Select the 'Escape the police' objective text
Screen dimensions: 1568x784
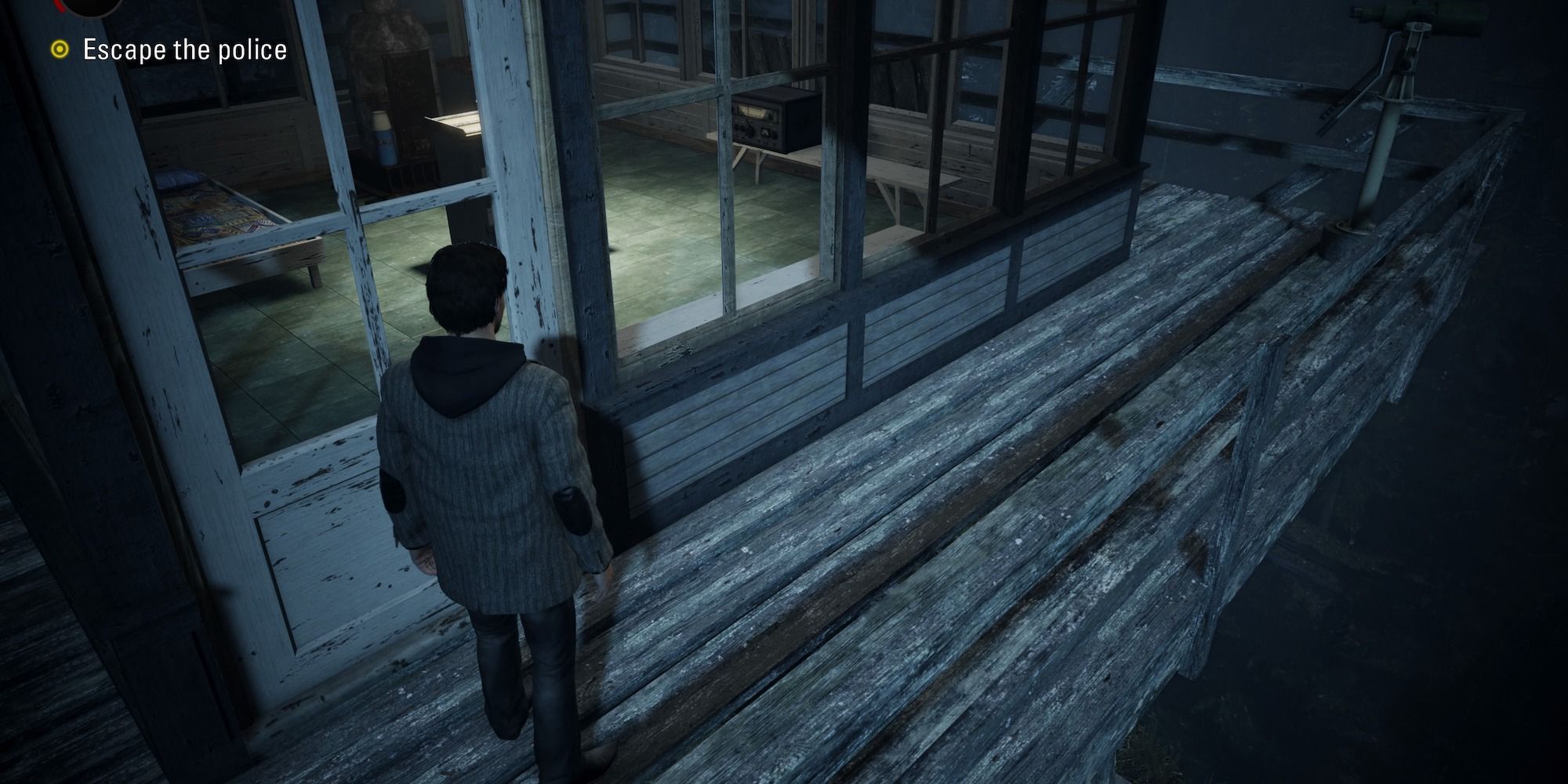184,49
